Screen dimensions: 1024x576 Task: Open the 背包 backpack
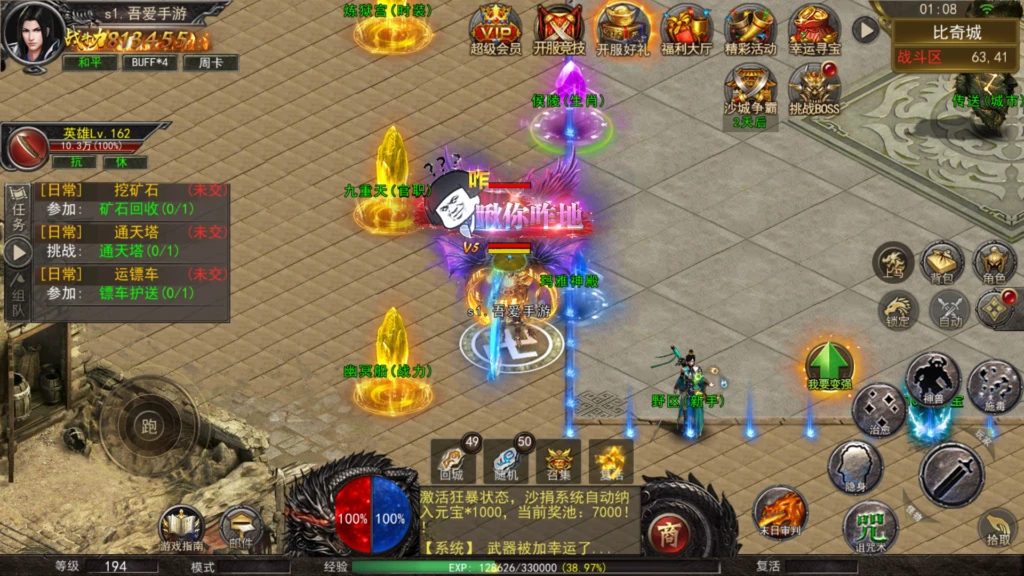tap(942, 262)
